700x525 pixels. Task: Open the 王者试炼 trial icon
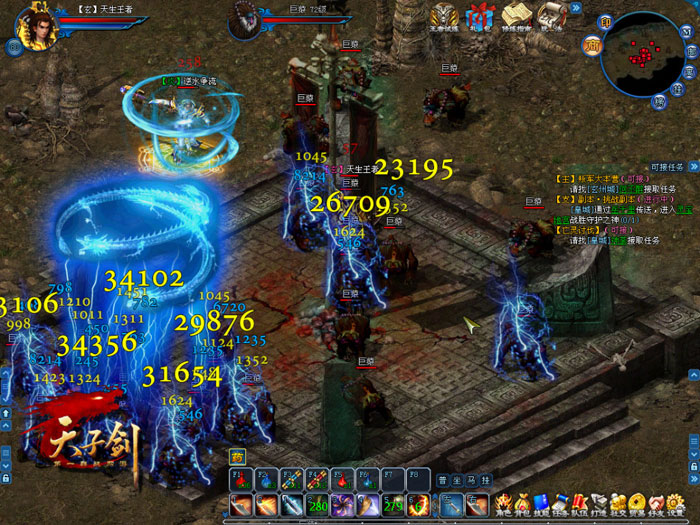point(444,15)
